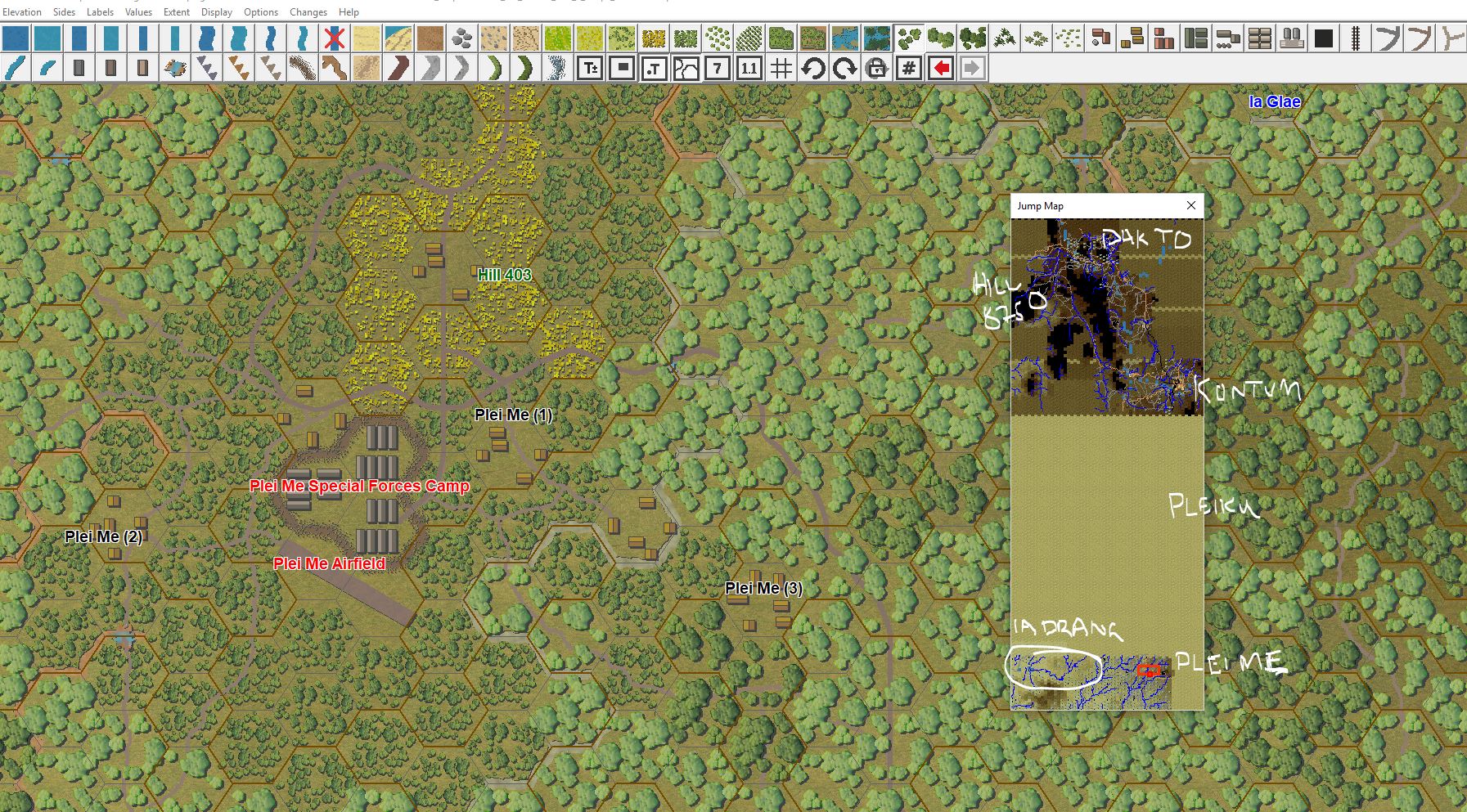
Task: Click the undo (counterclockwise arrow) icon
Action: point(812,69)
